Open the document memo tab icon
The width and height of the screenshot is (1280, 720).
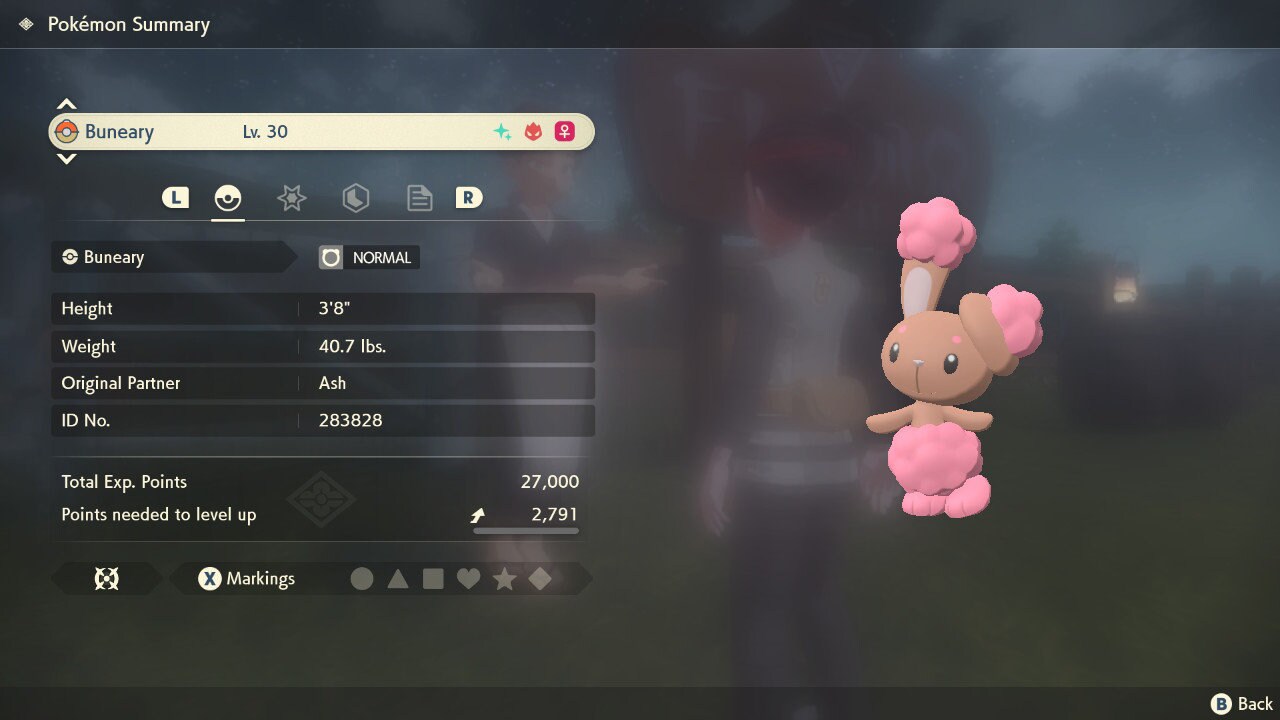pos(419,197)
